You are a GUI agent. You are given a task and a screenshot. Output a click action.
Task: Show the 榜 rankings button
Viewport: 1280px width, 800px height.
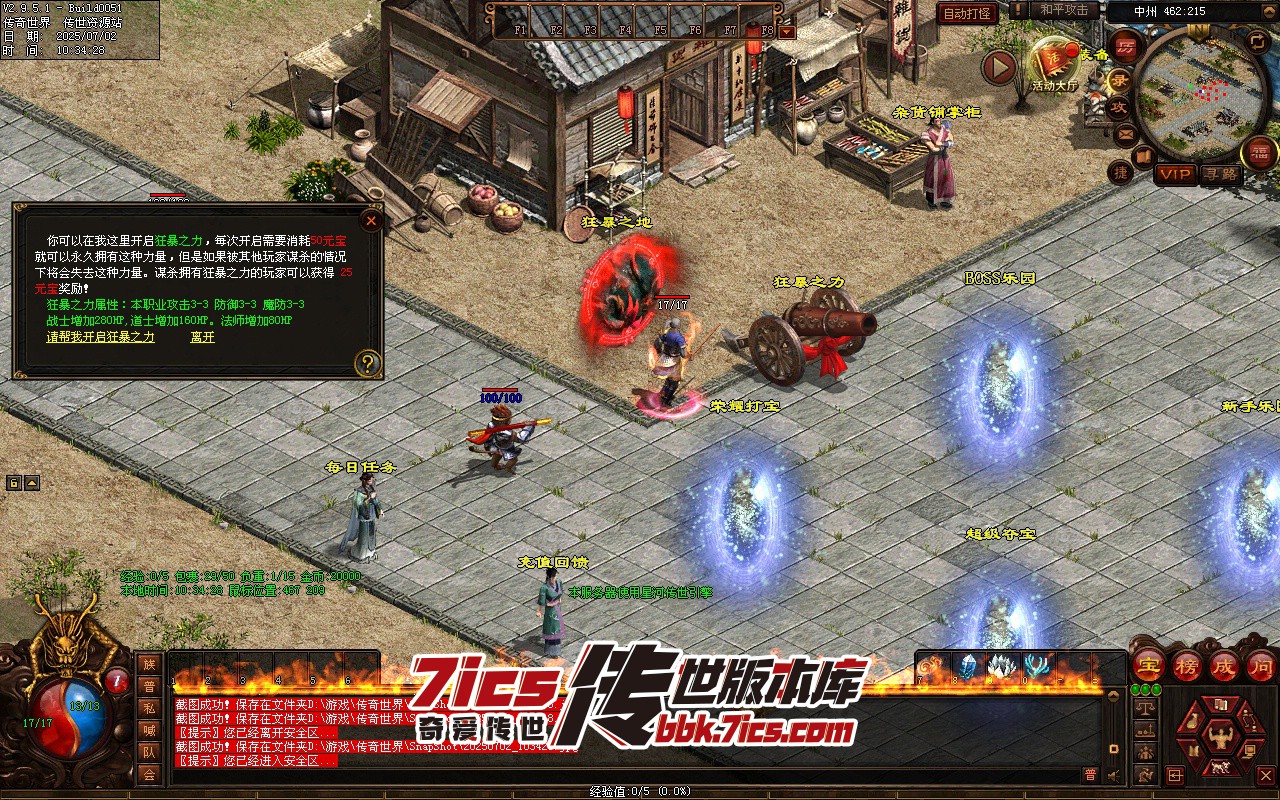(x=1187, y=664)
